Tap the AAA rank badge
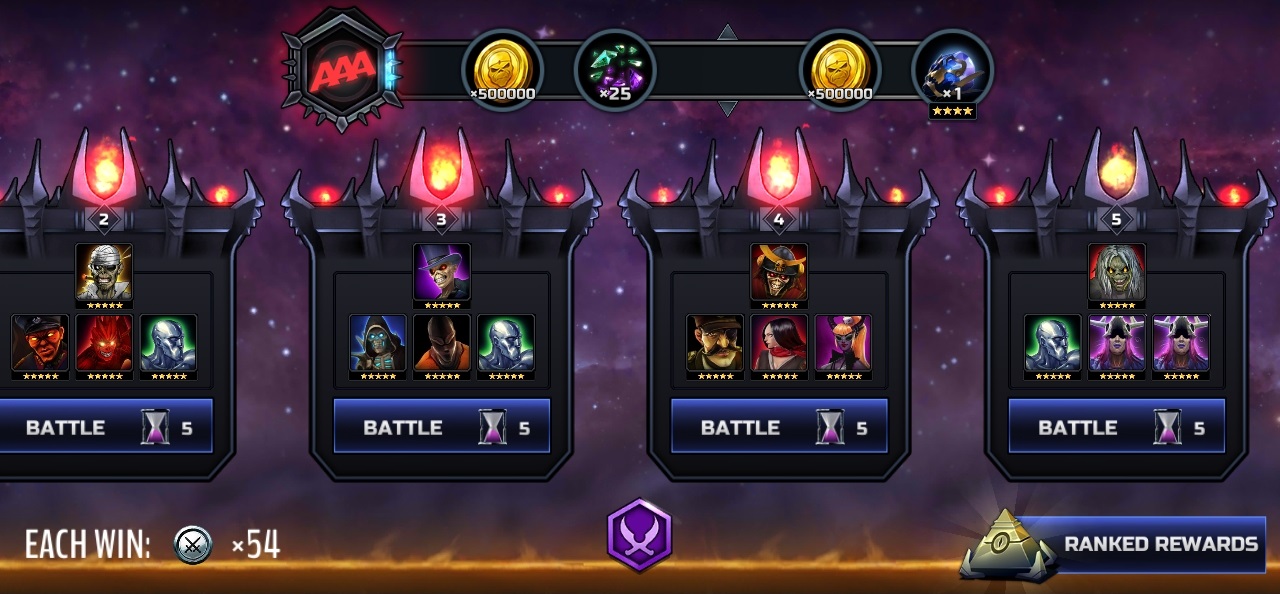Image resolution: width=1280 pixels, height=594 pixels. point(342,70)
